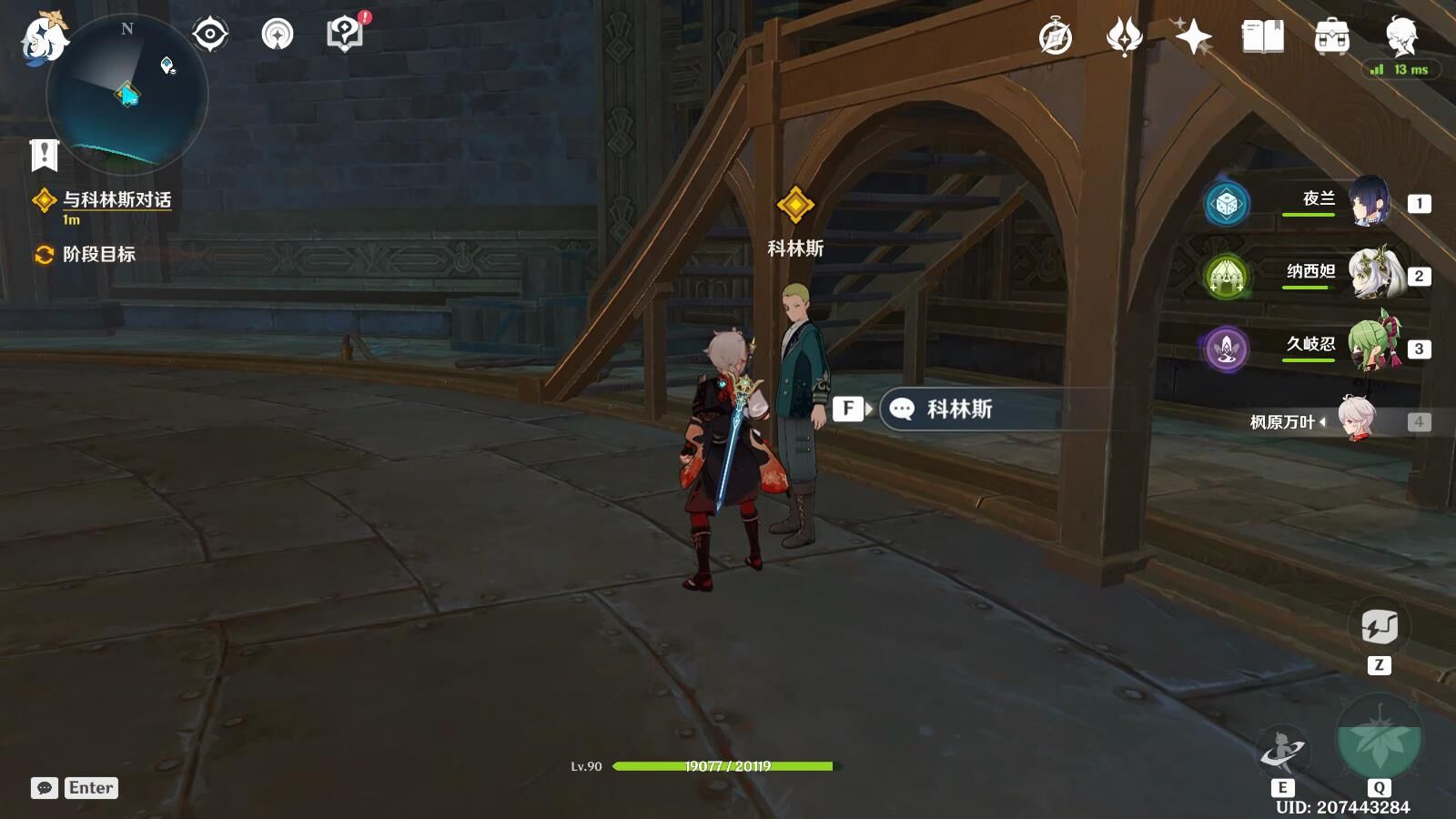Open the tutorial icon with red alert
The width and height of the screenshot is (1456, 819).
(344, 35)
